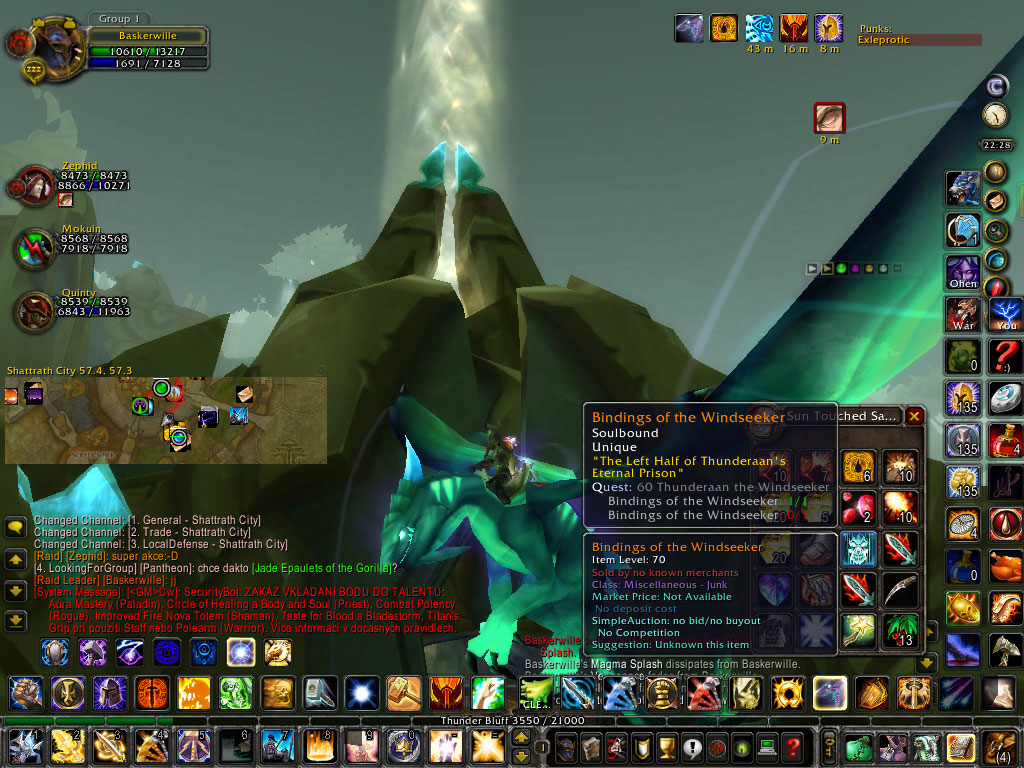The height and width of the screenshot is (768, 1024).
Task: Target party member Mokuin's portrait
Action: (35, 249)
